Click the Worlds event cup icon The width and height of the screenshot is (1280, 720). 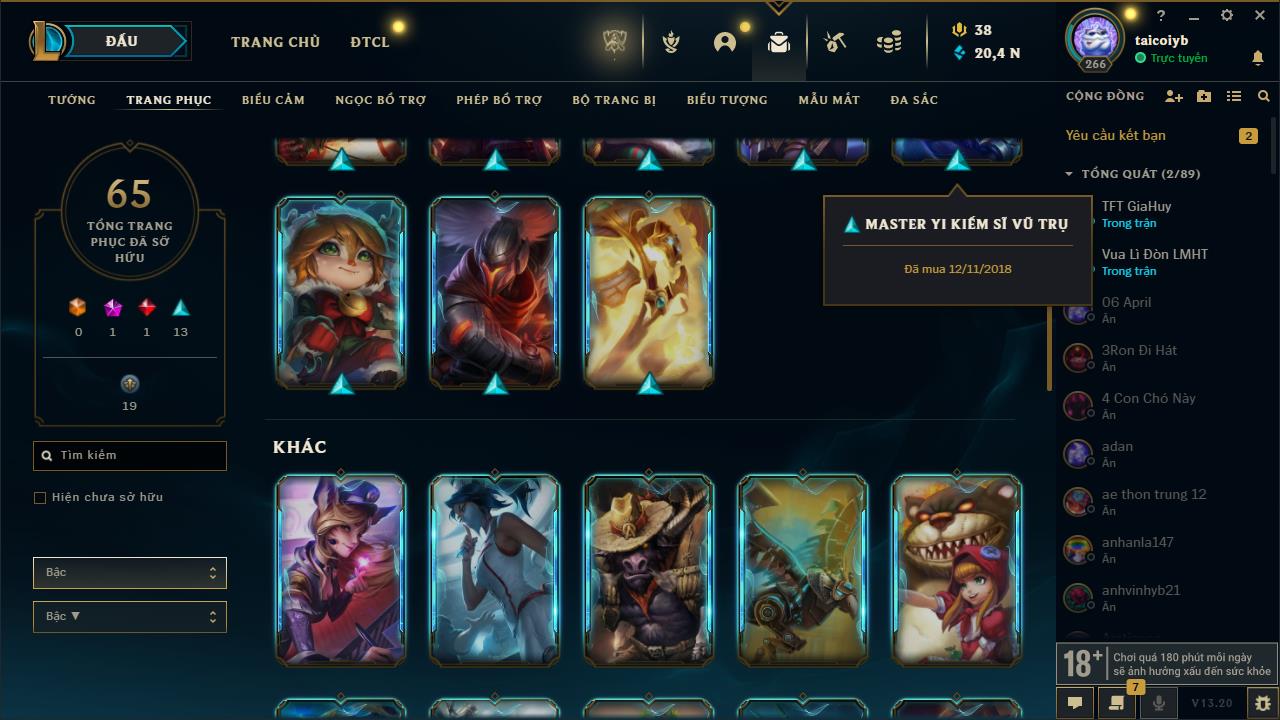tap(613, 41)
